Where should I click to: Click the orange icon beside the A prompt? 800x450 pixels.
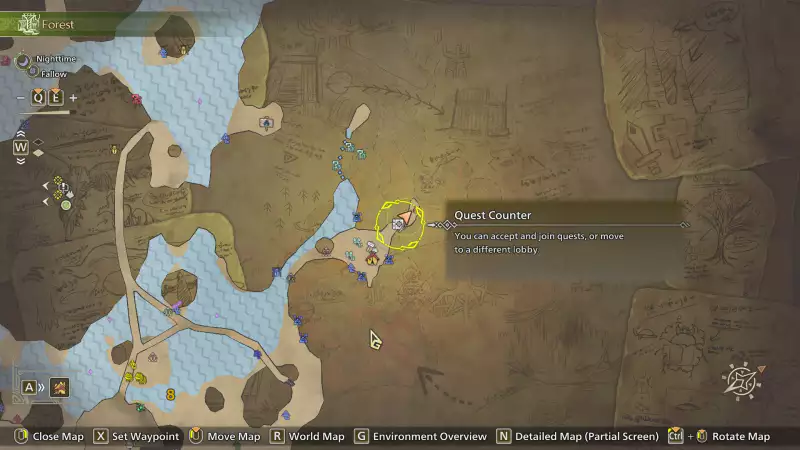[x=60, y=387]
